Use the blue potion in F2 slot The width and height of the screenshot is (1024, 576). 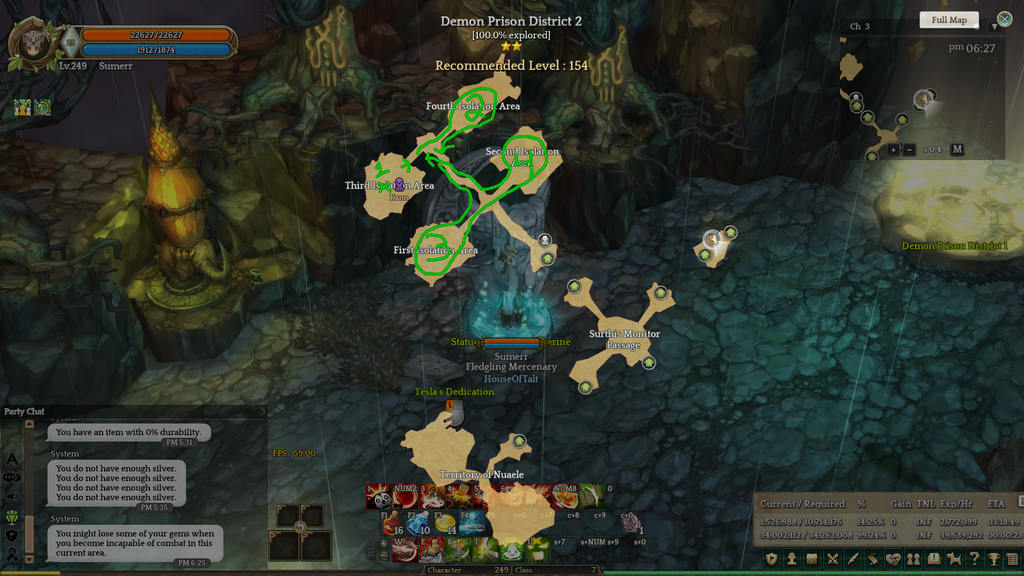tap(418, 523)
